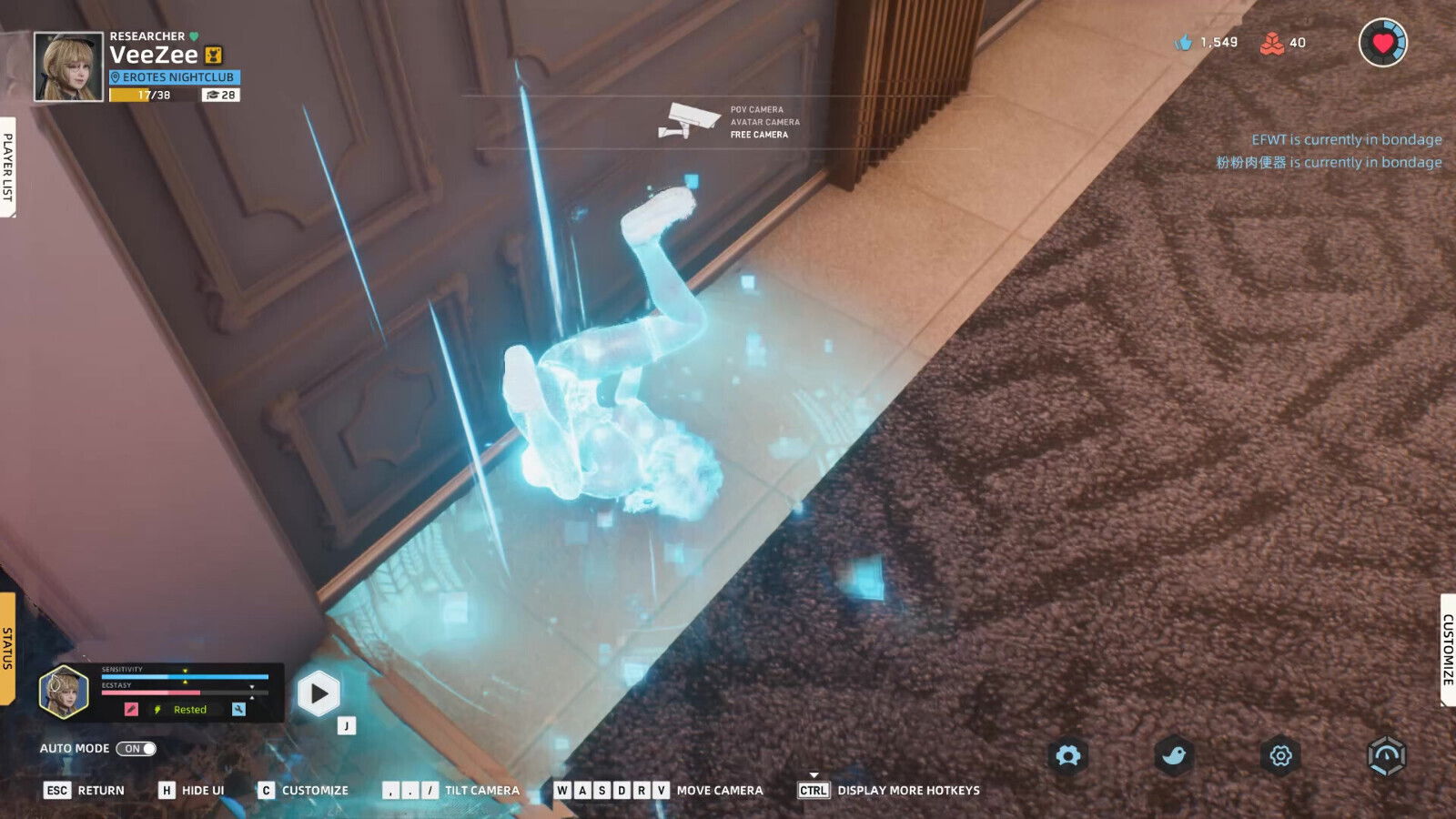Screen dimensions: 1456x819
Task: Click the hexagonal play button
Action: pyautogui.click(x=318, y=694)
